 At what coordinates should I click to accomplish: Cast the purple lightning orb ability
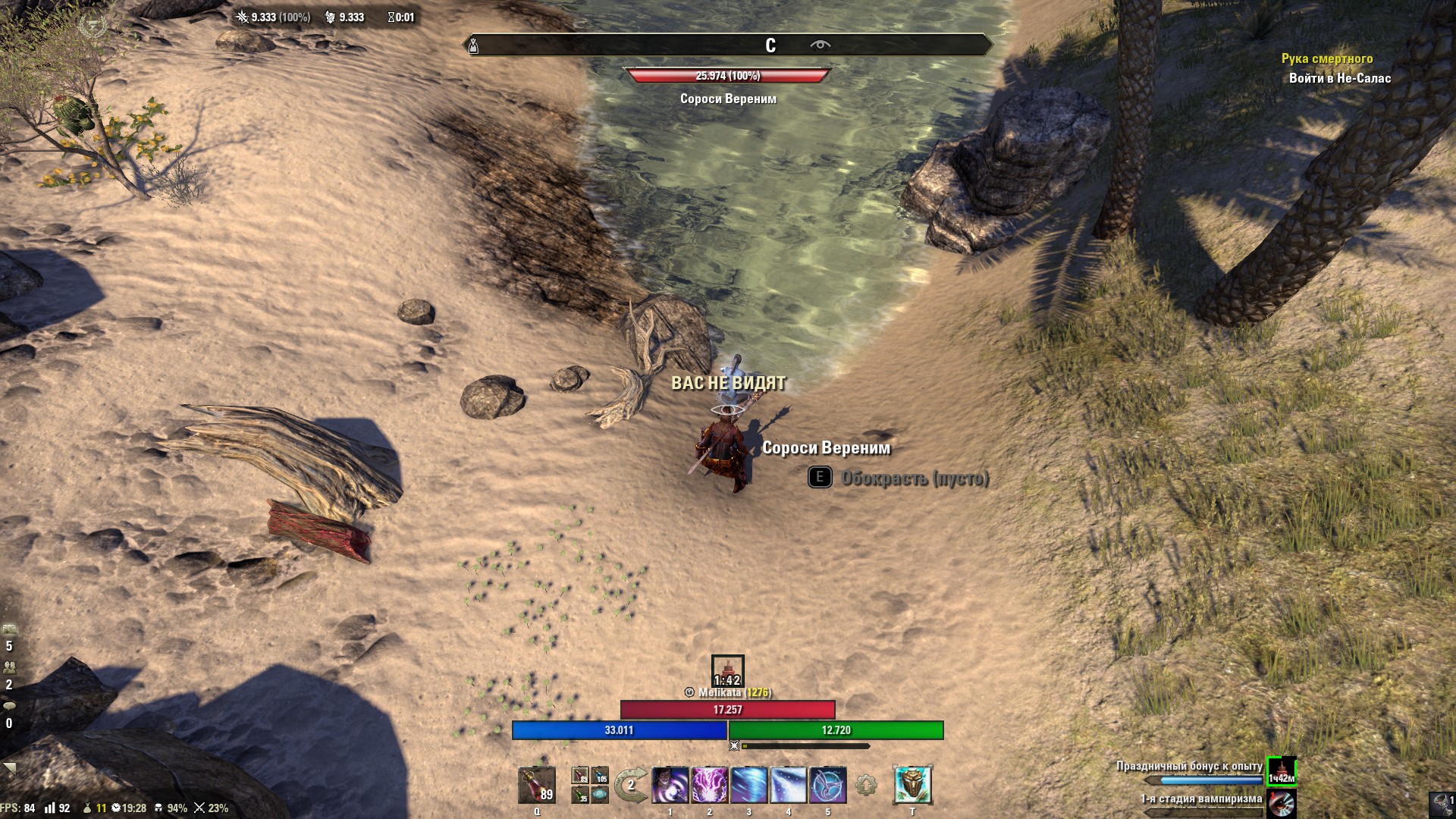pos(710,785)
